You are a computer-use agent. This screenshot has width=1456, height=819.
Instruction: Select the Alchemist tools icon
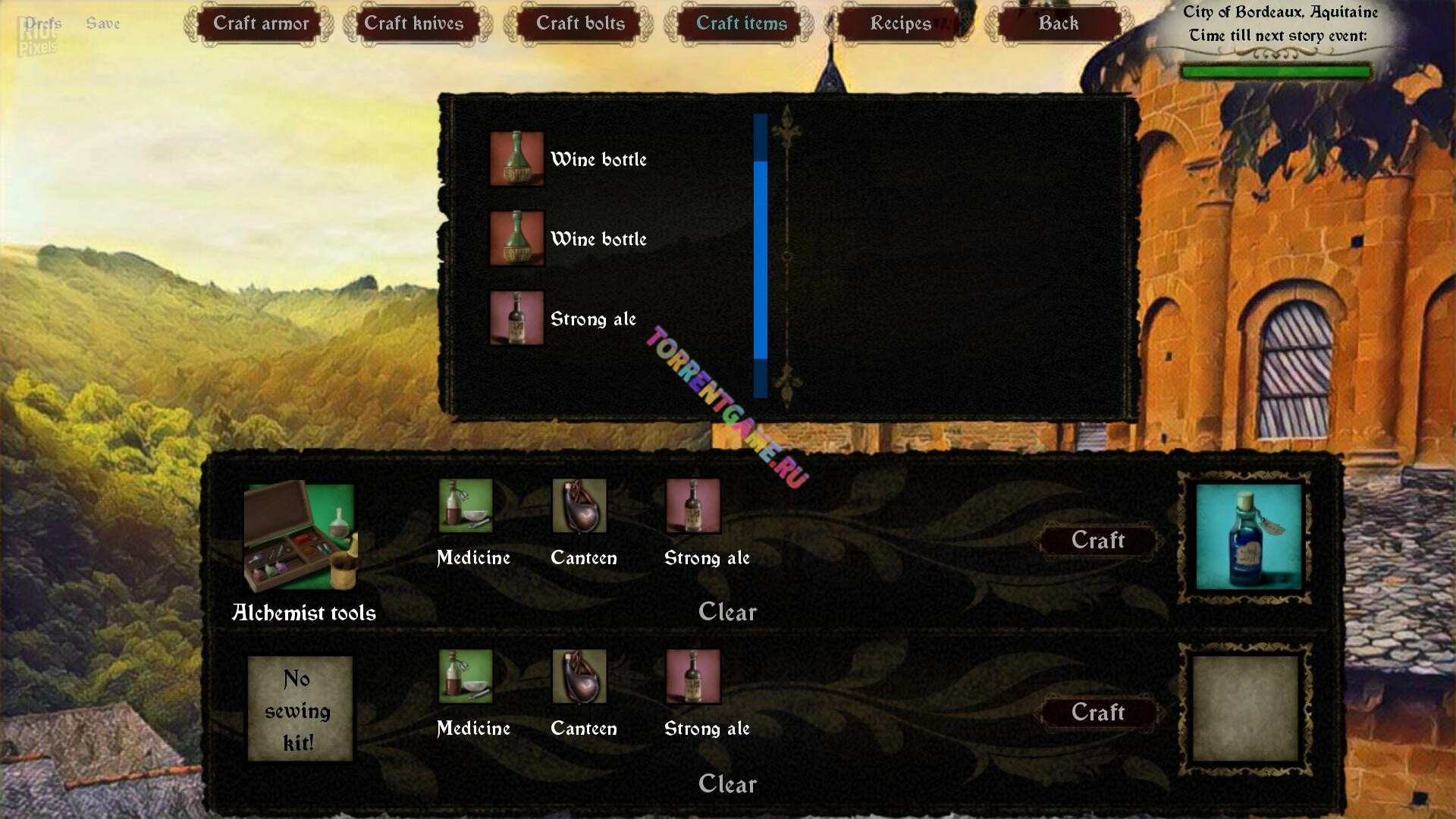[x=300, y=537]
